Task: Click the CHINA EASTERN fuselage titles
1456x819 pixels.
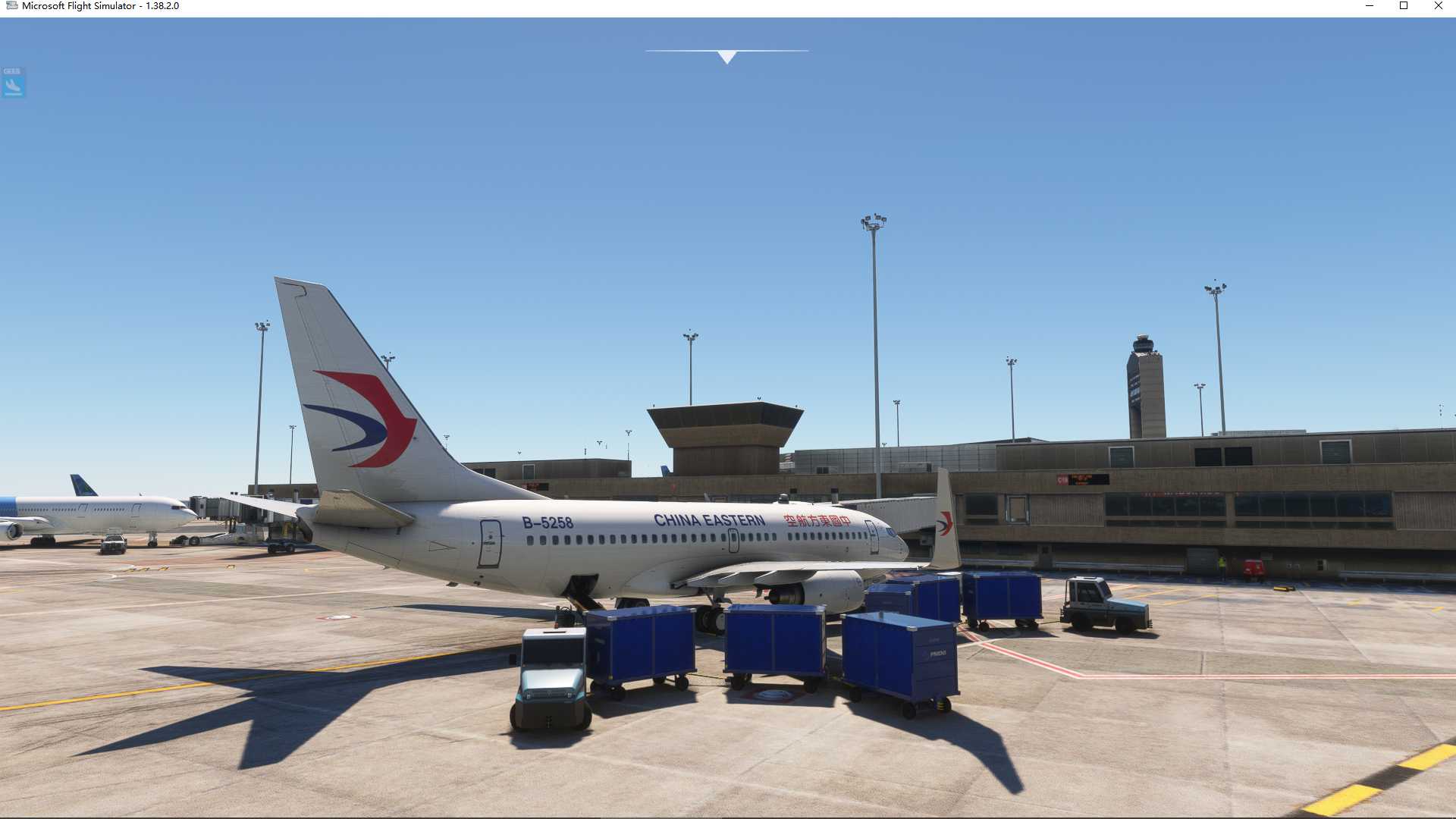Action: pyautogui.click(x=708, y=518)
